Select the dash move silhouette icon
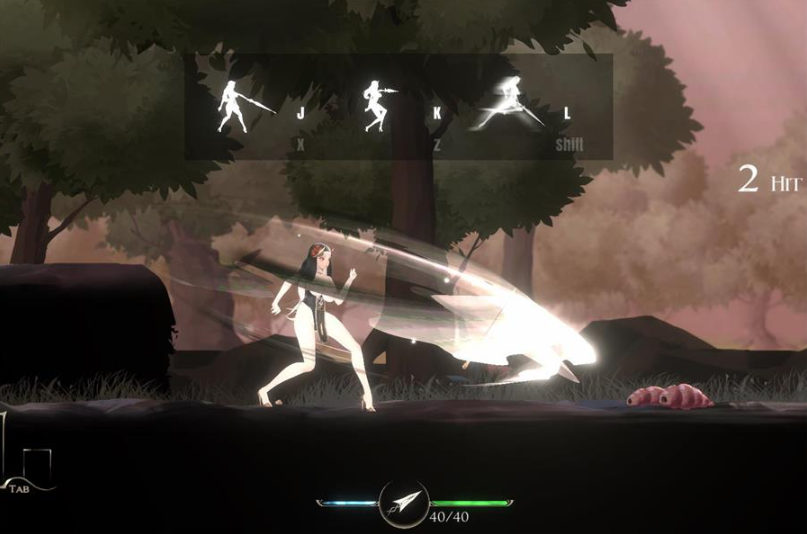 click(510, 105)
